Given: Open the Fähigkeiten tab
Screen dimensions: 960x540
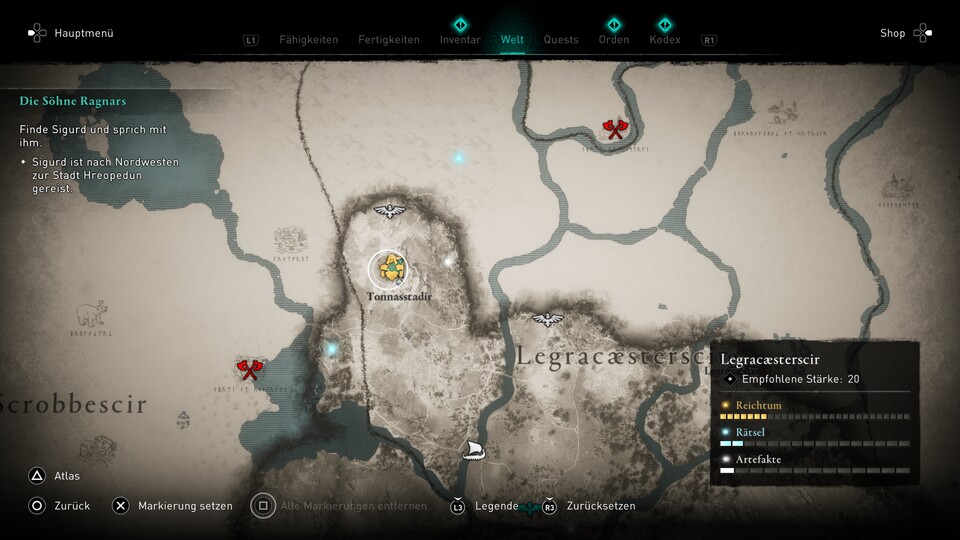Looking at the screenshot, I should 308,40.
